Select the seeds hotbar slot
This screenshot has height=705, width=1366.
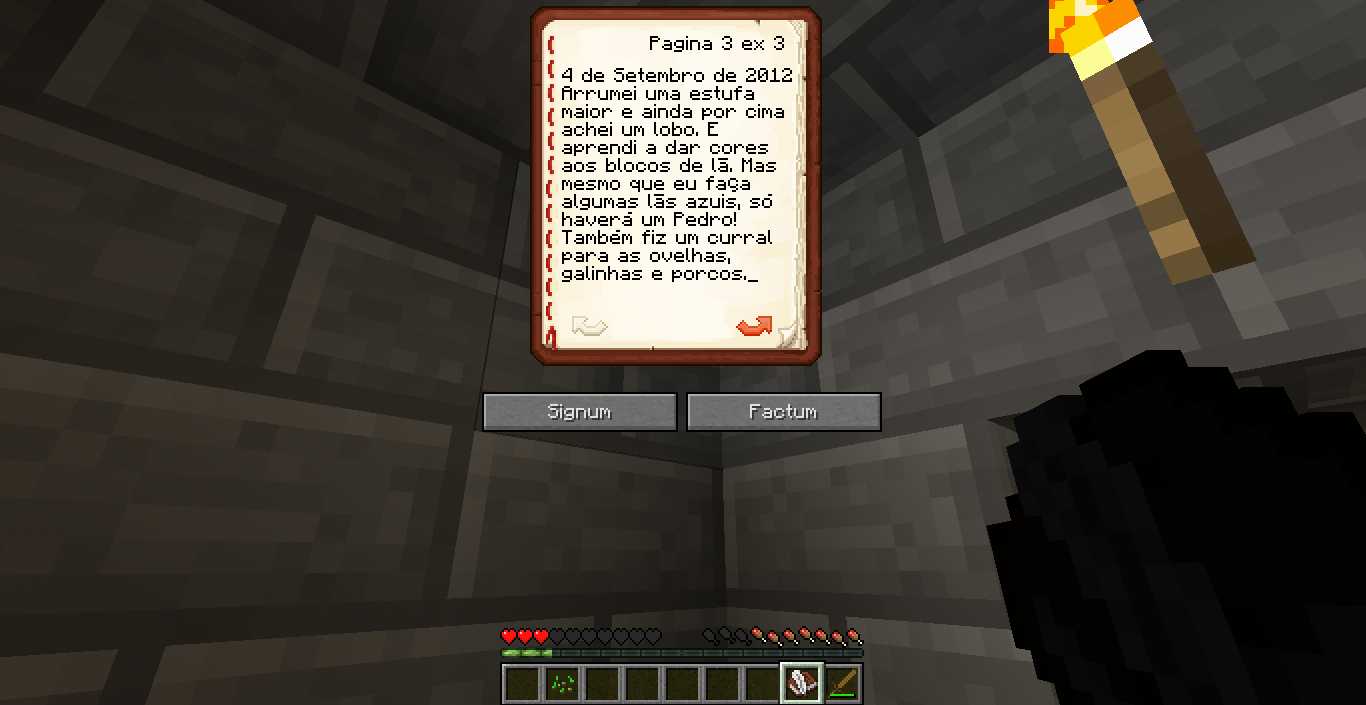click(562, 684)
